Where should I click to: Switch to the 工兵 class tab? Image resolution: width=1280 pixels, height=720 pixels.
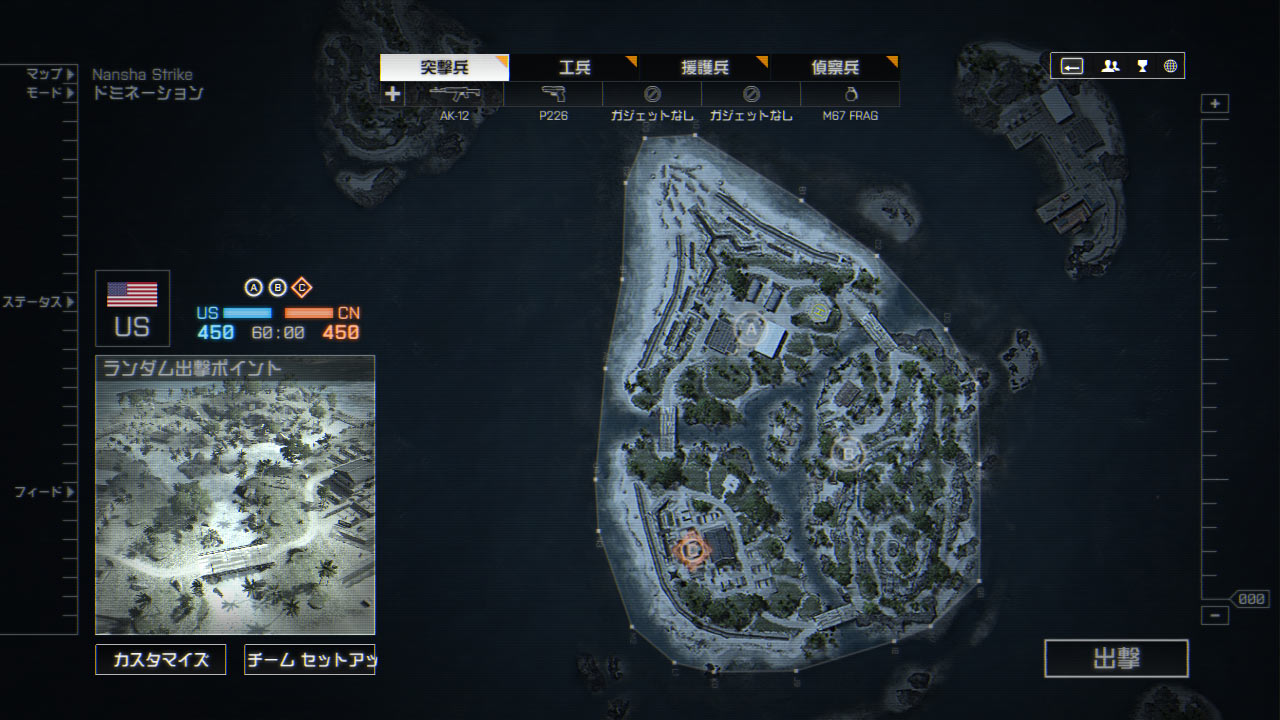(574, 68)
